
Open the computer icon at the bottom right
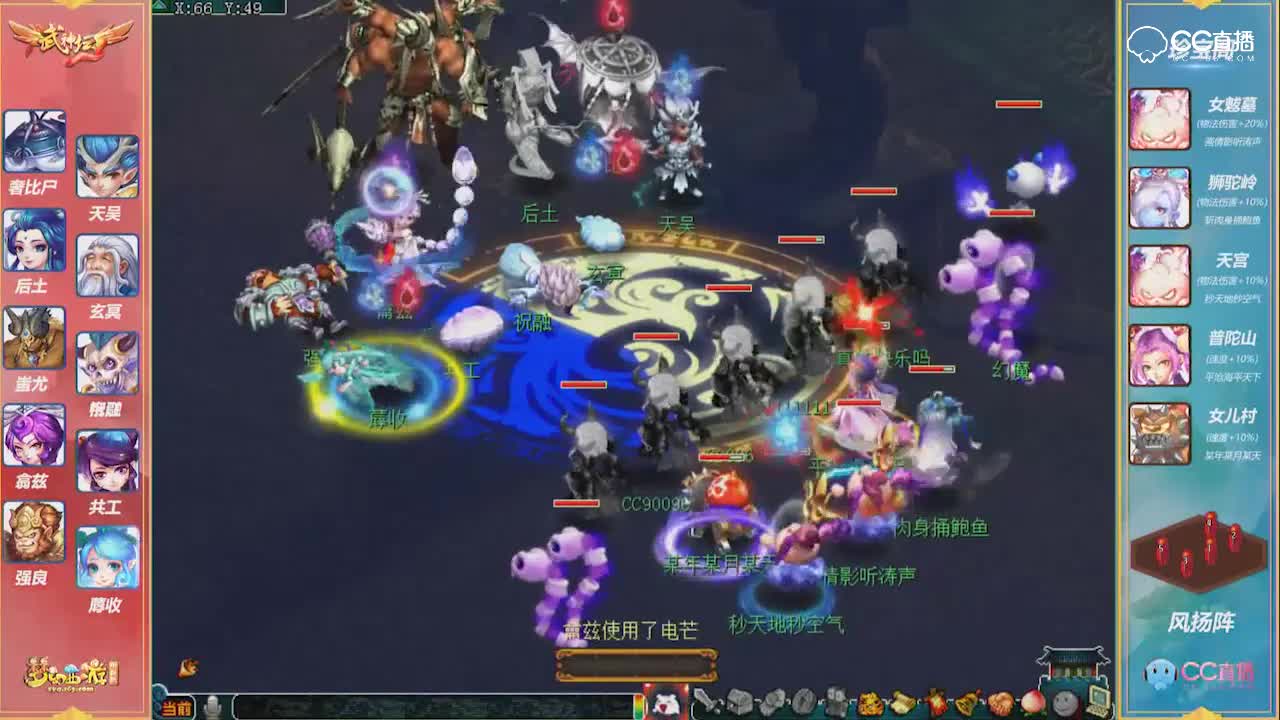(x=1097, y=700)
